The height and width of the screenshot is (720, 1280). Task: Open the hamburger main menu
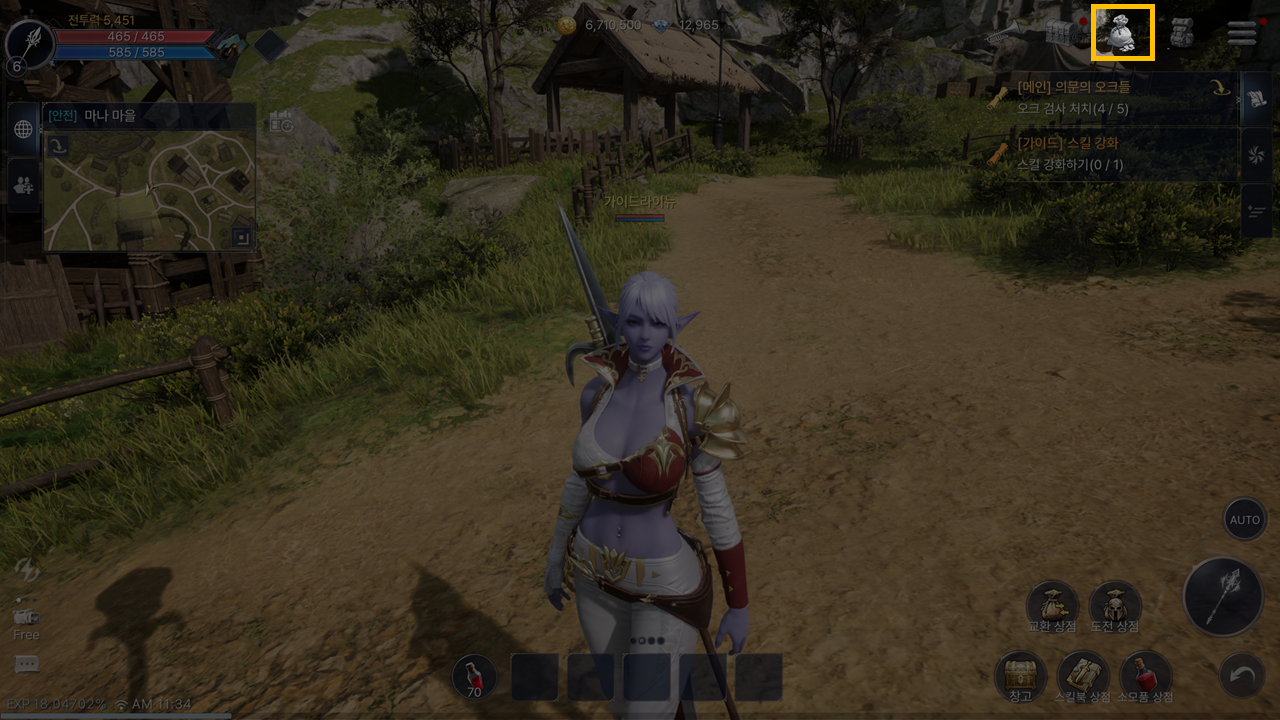click(1242, 33)
